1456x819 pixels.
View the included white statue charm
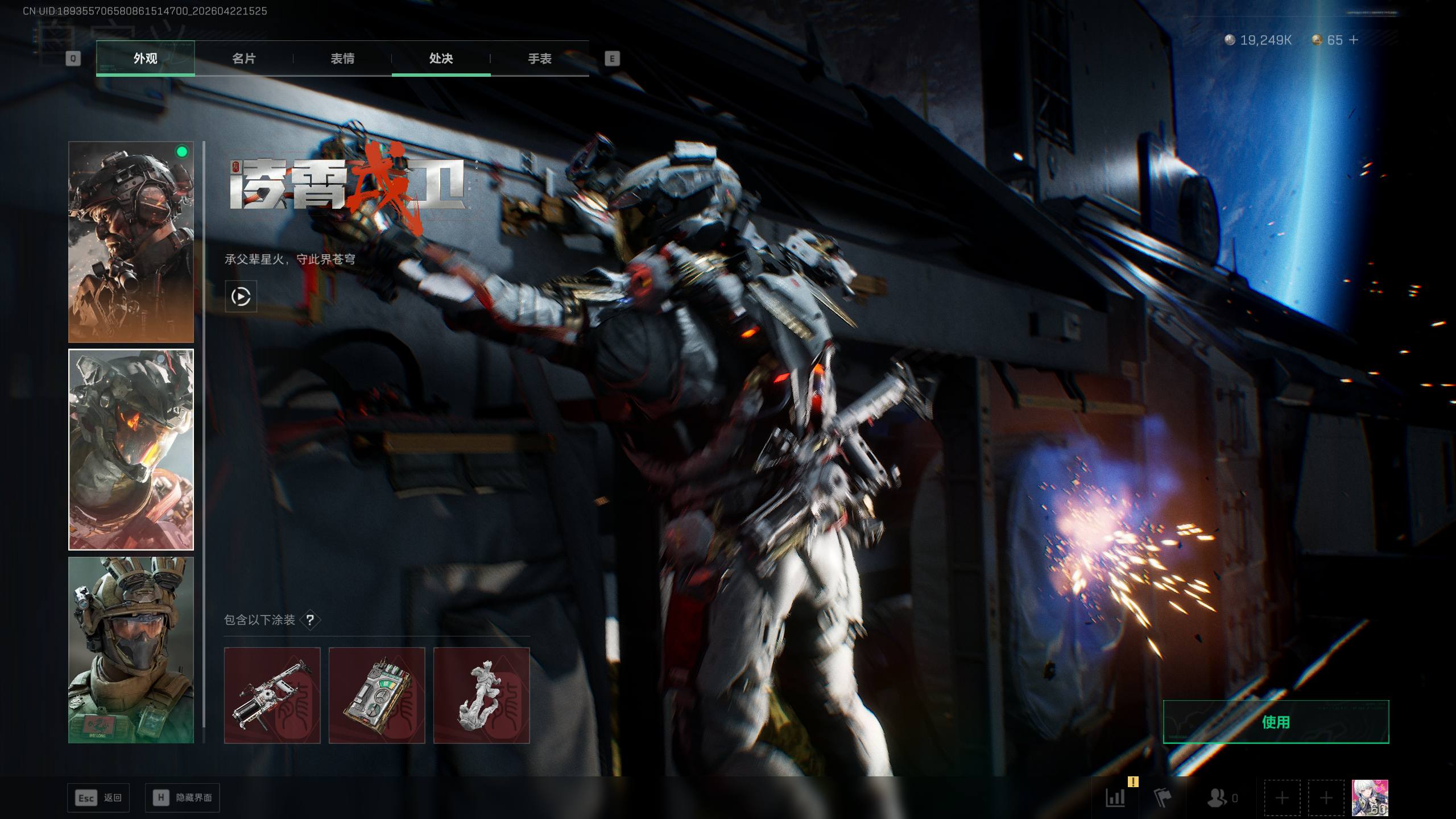(x=481, y=695)
